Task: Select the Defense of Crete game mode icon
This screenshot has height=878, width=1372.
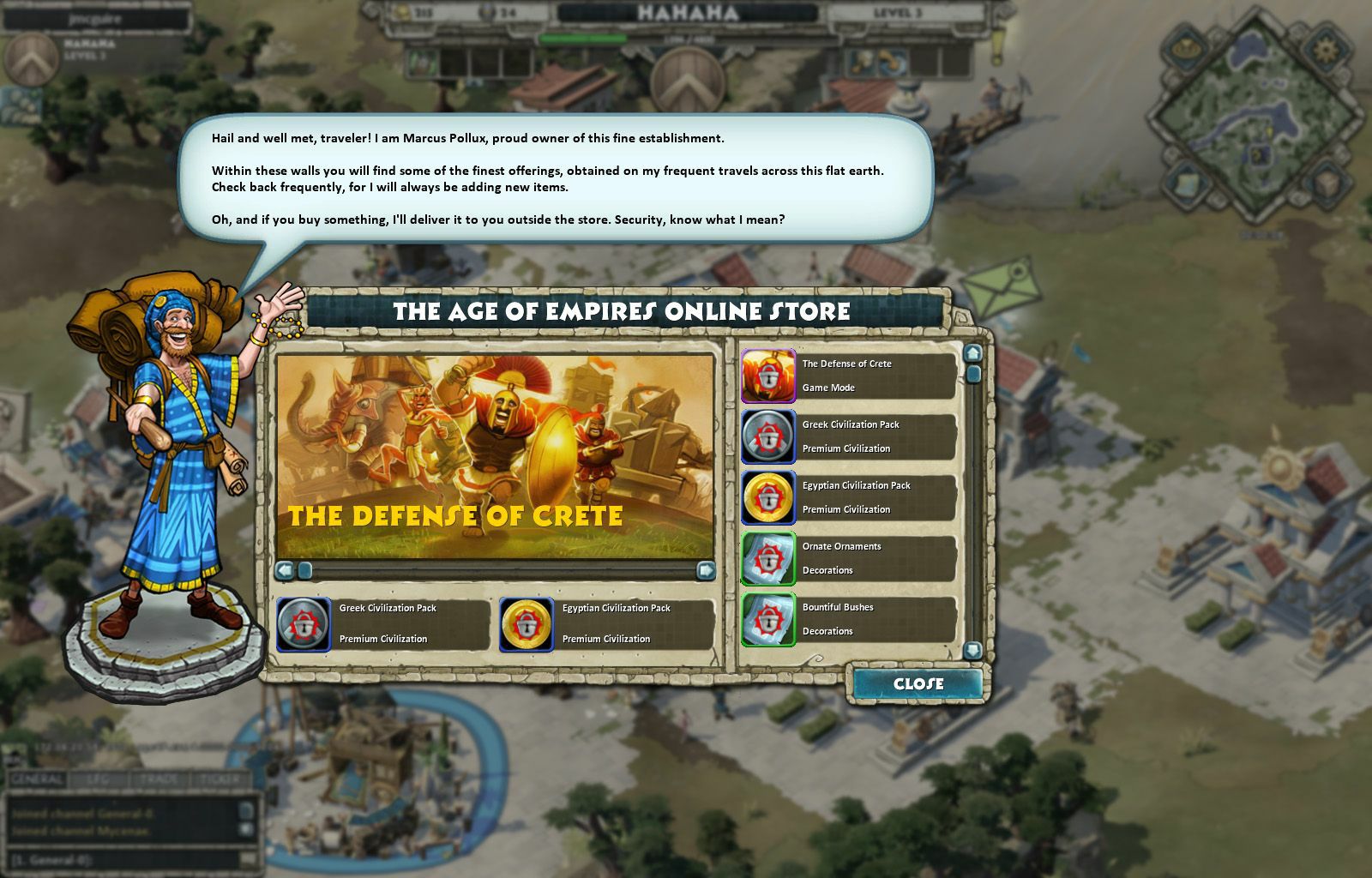Action: [x=768, y=376]
